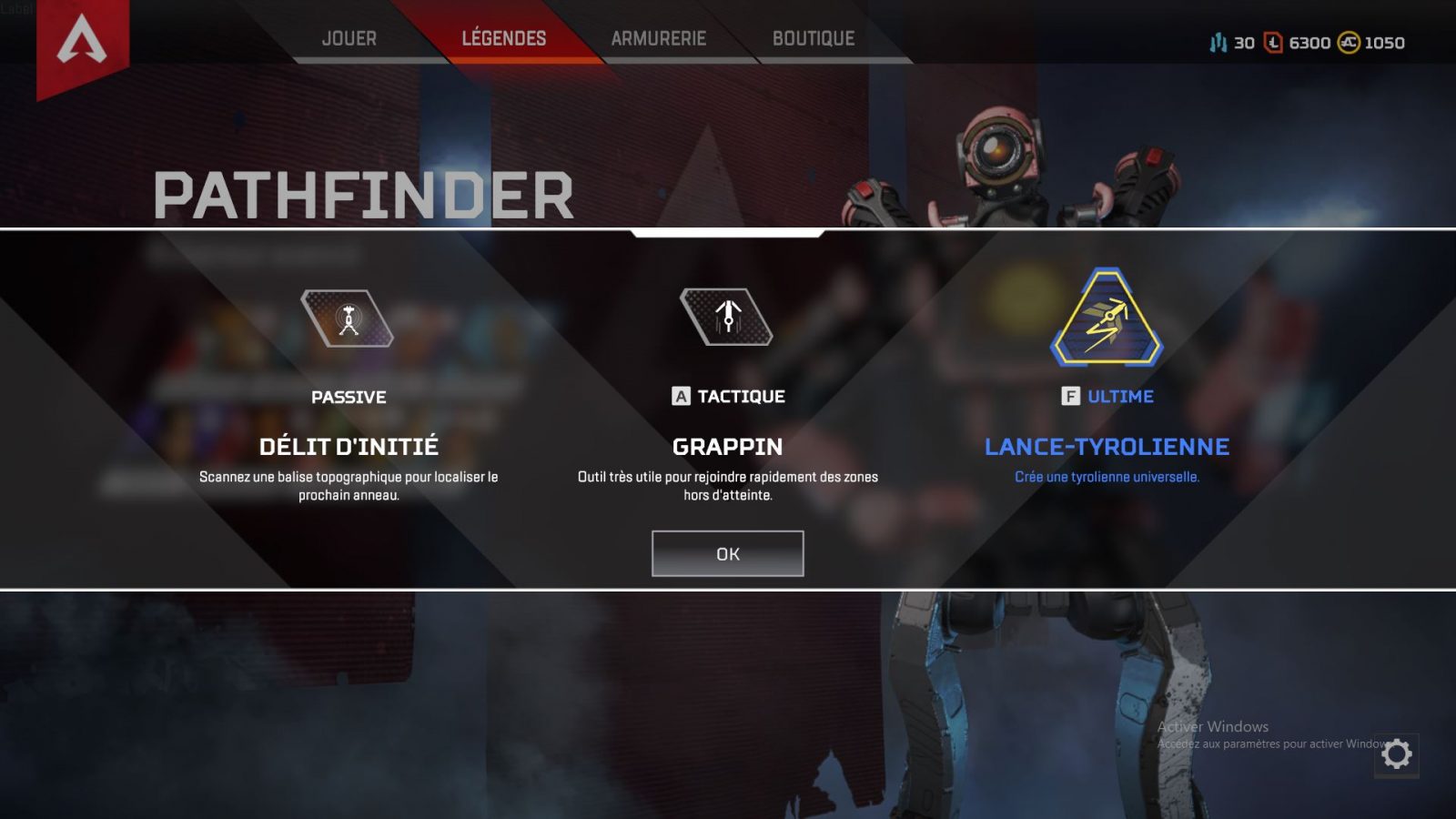Click the Apex Legends logo banner

82,44
